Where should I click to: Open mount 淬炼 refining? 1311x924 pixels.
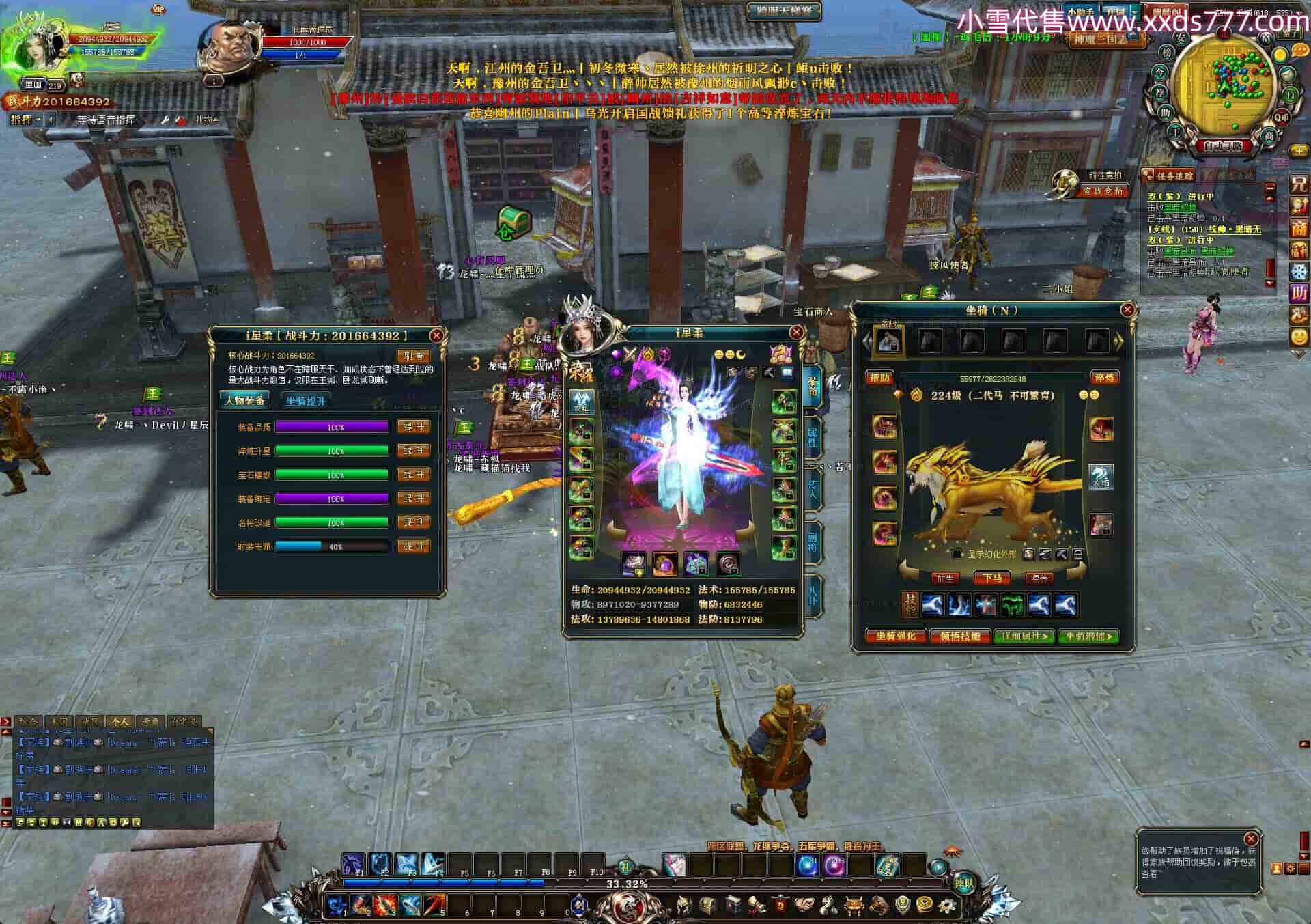pyautogui.click(x=1104, y=378)
